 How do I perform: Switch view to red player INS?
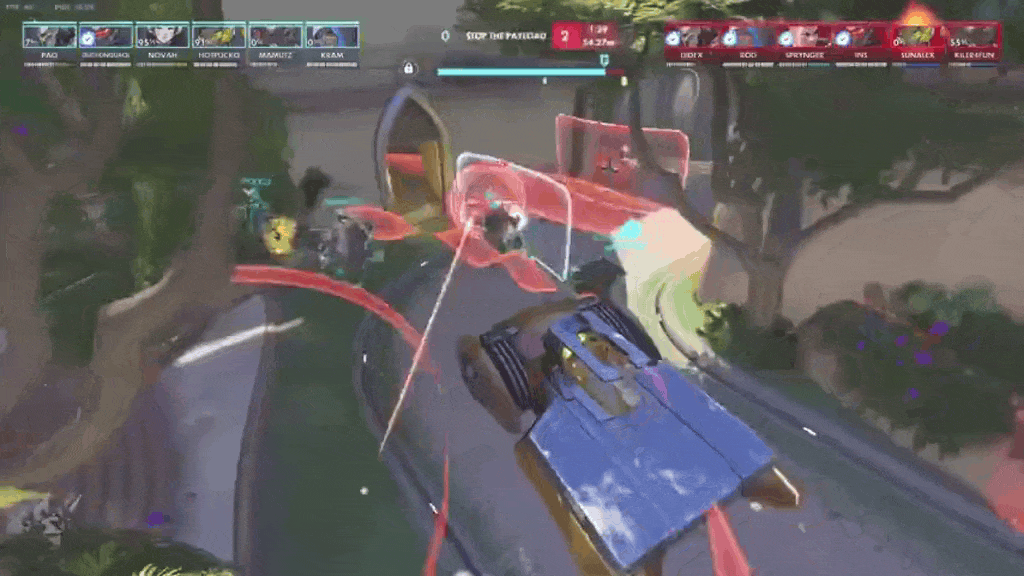pyautogui.click(x=861, y=38)
